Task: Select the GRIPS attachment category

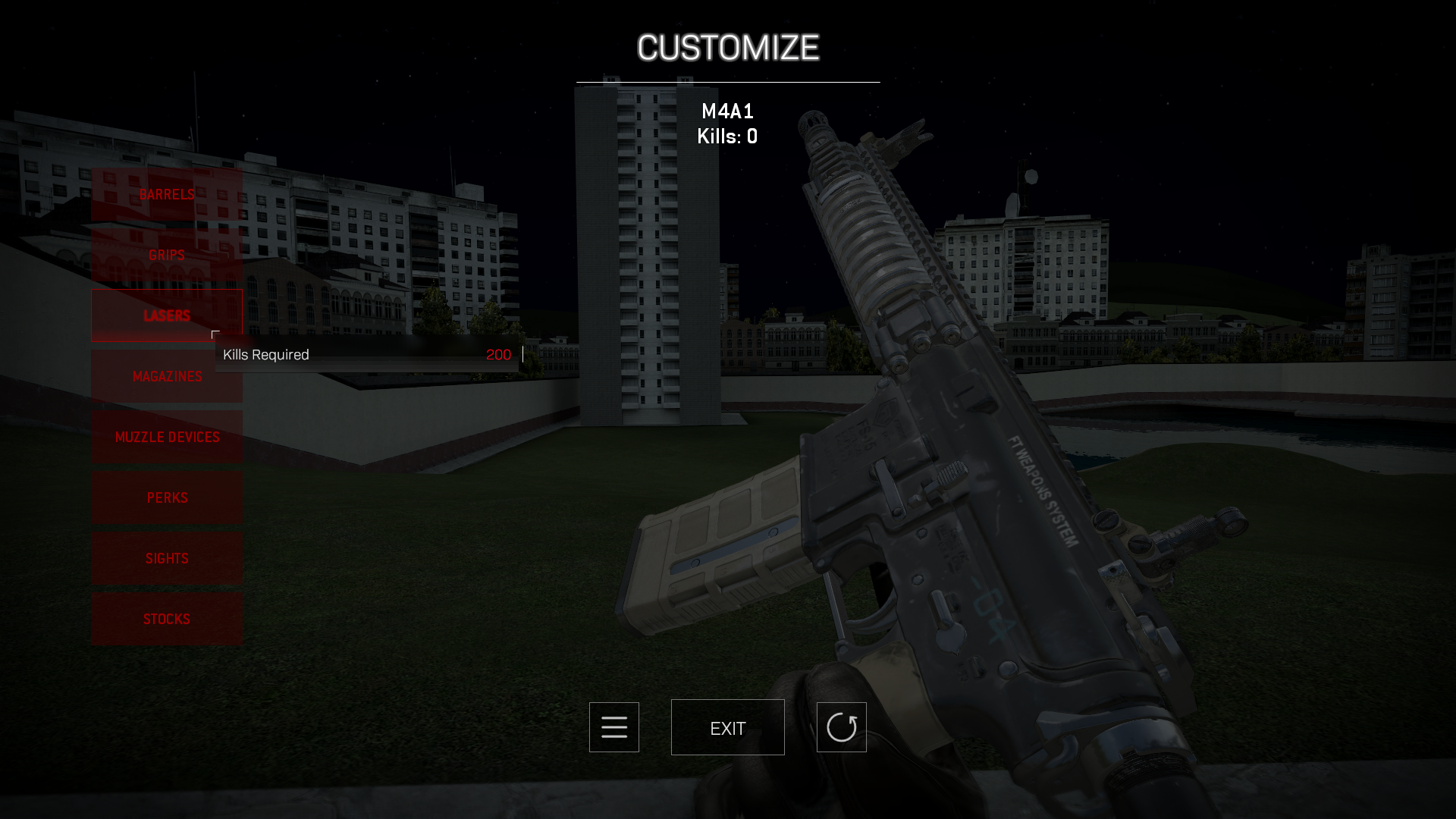Action: tap(166, 255)
